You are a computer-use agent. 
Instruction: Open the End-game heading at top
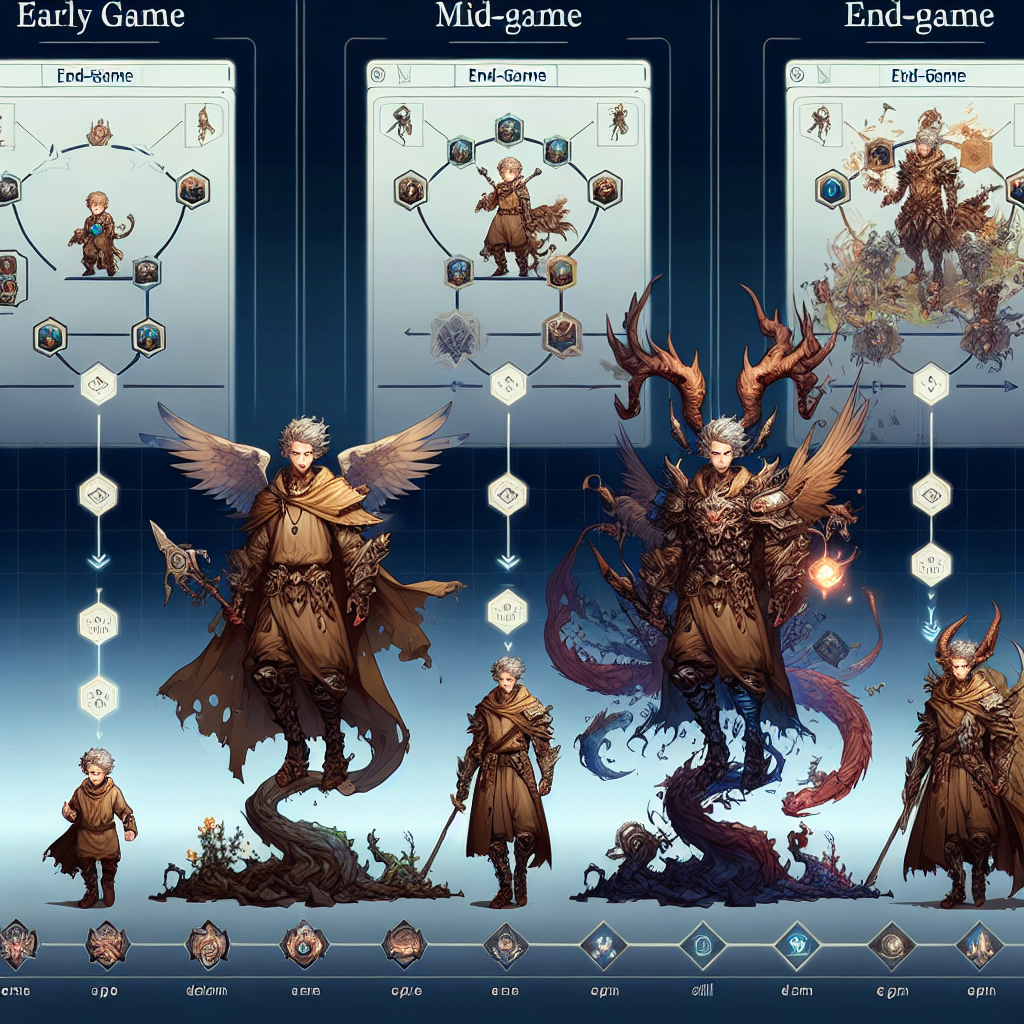918,18
